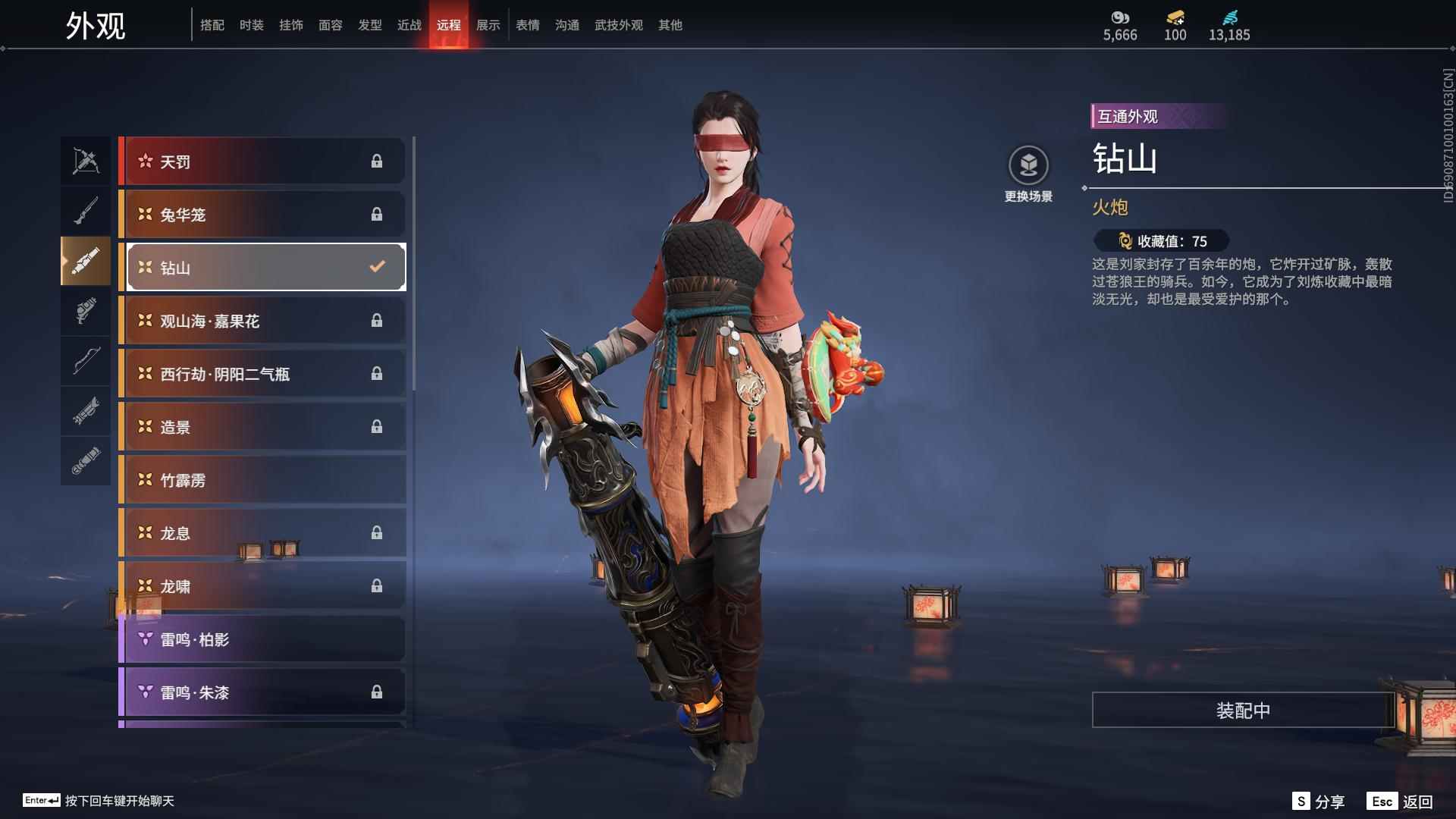Viewport: 1456px width, 819px height.
Task: Open the 分享 share option
Action: (x=1319, y=801)
